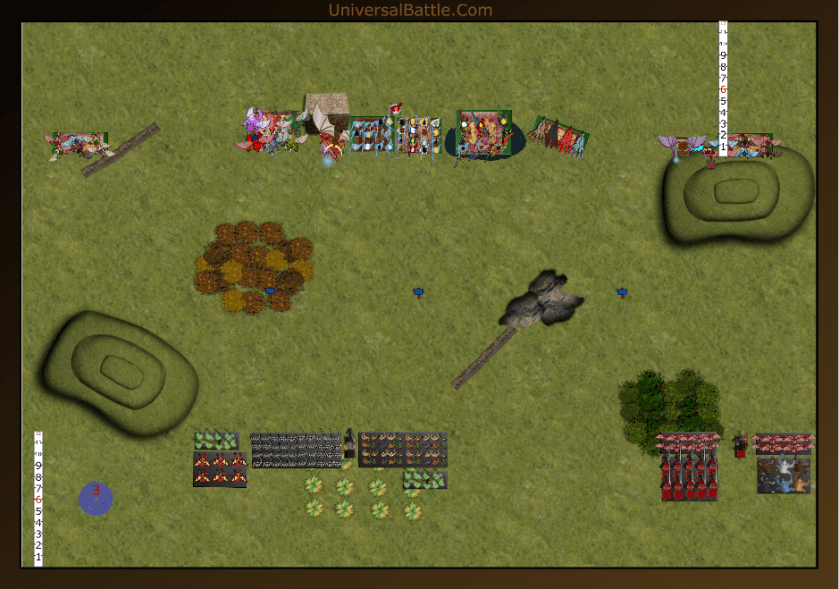Pick the beast pack unit with the white wolf

[784, 475]
